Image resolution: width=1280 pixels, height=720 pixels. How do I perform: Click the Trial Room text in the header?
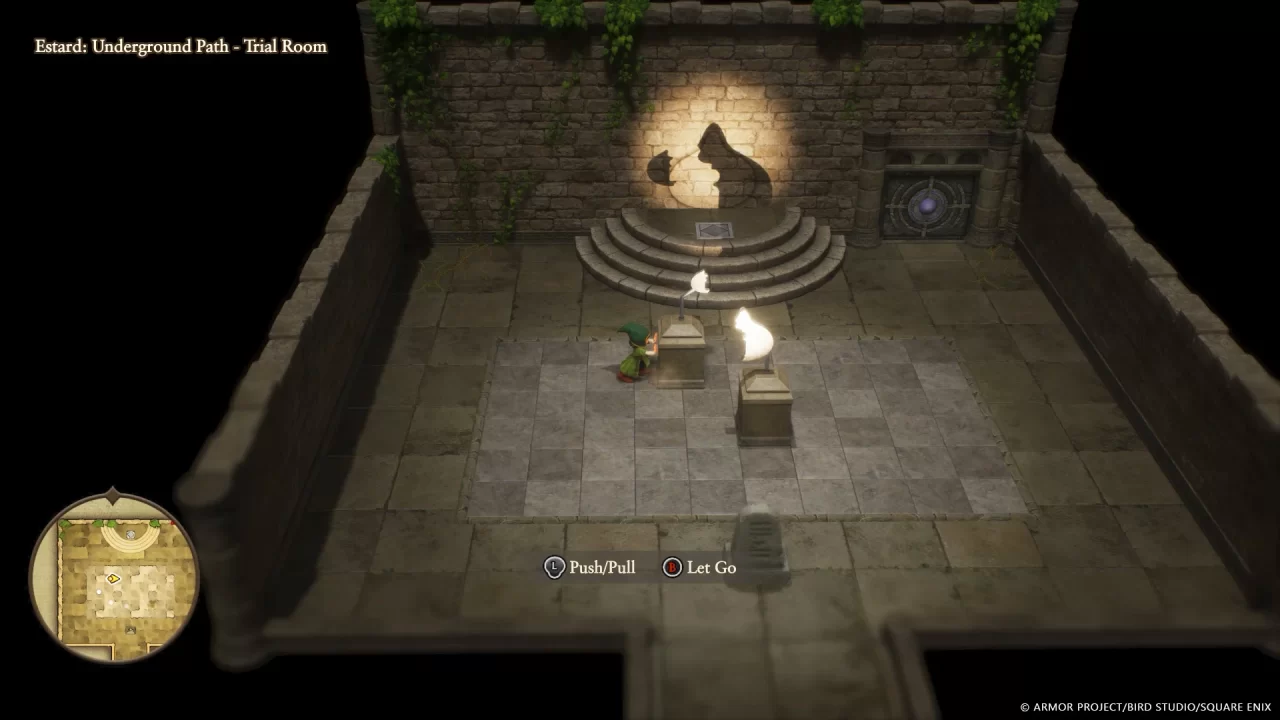tap(283, 46)
